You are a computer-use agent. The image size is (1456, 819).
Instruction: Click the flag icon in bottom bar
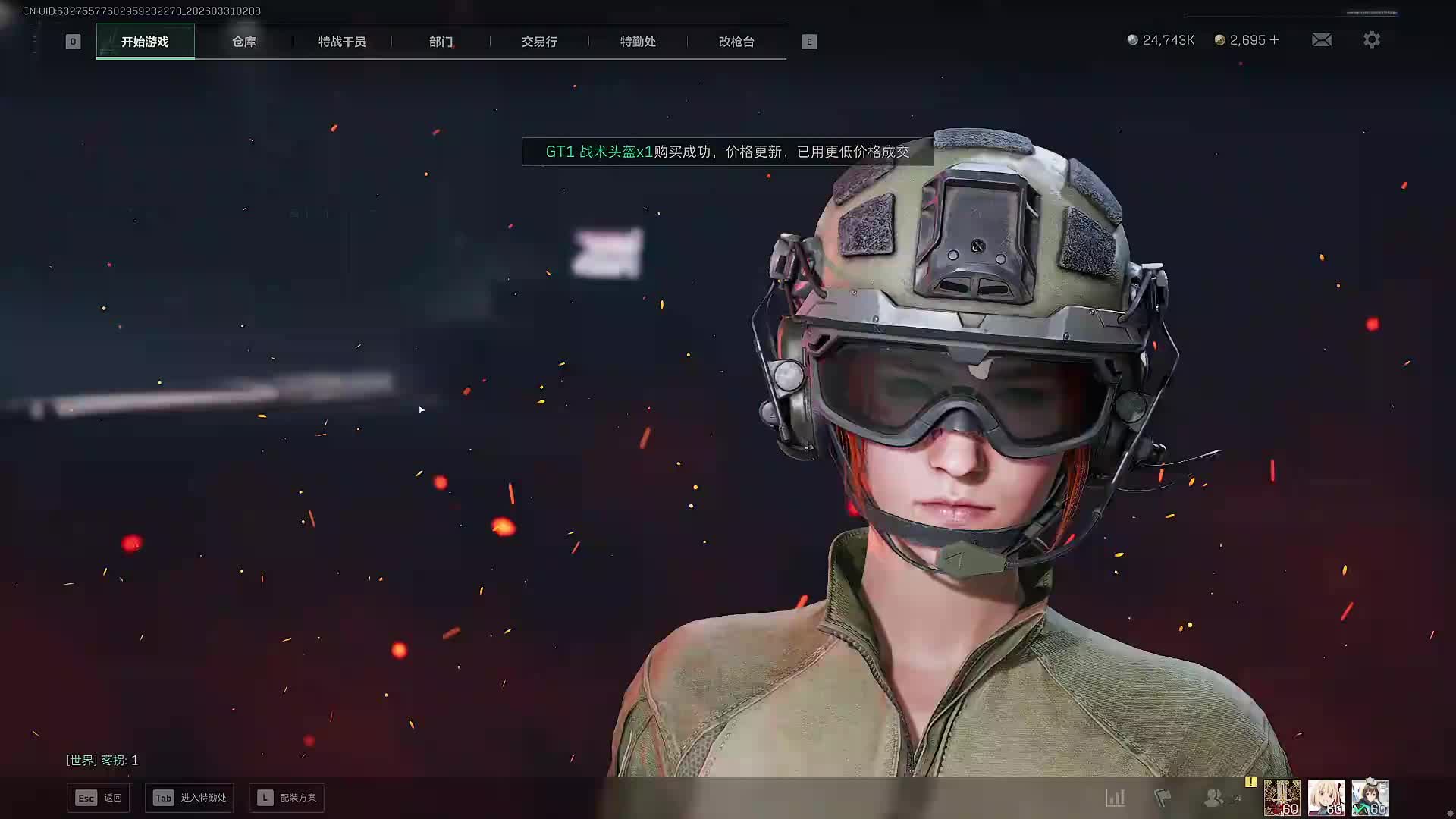[x=1163, y=798]
